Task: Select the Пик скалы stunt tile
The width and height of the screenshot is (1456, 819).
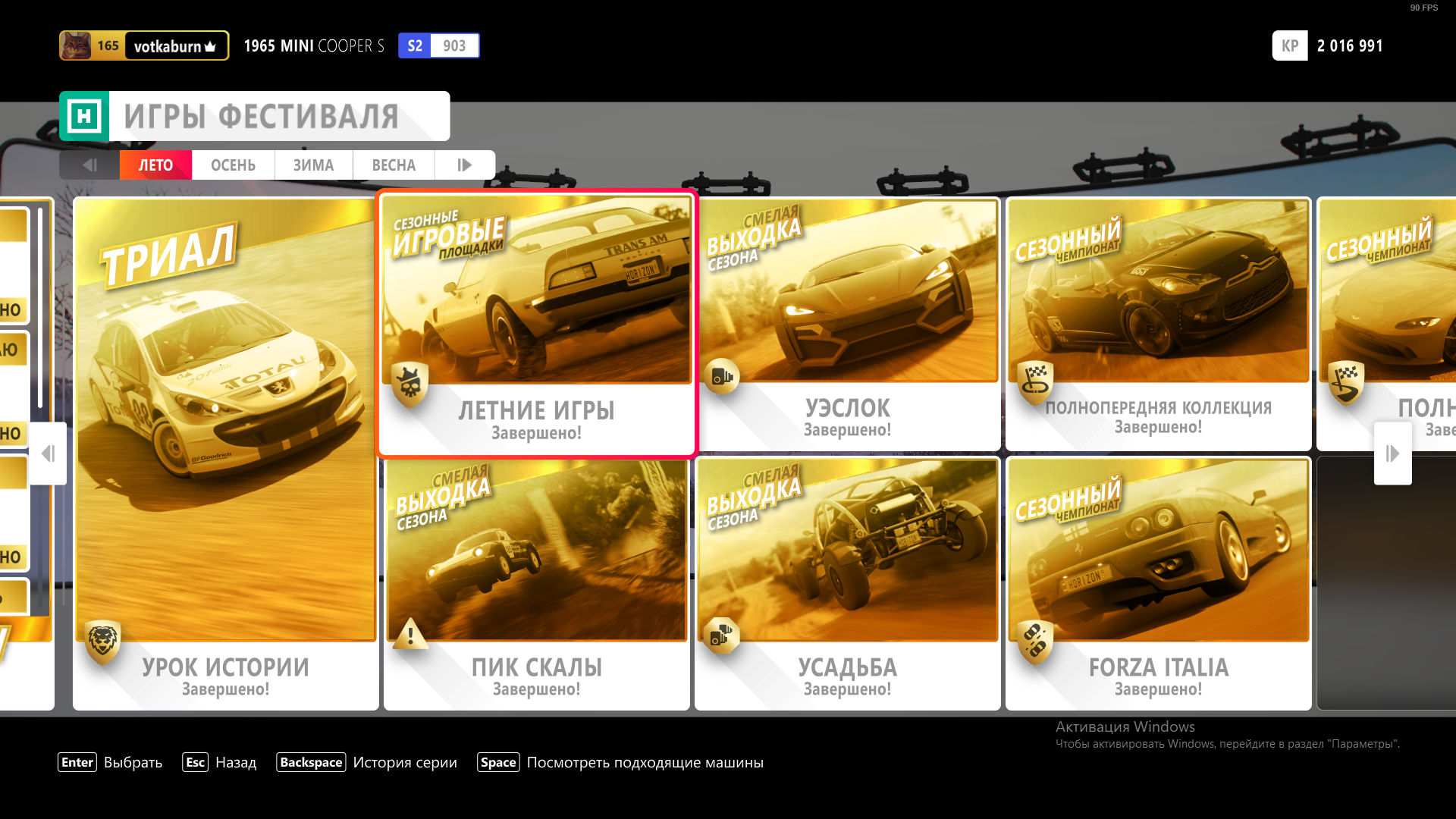Action: (x=537, y=582)
